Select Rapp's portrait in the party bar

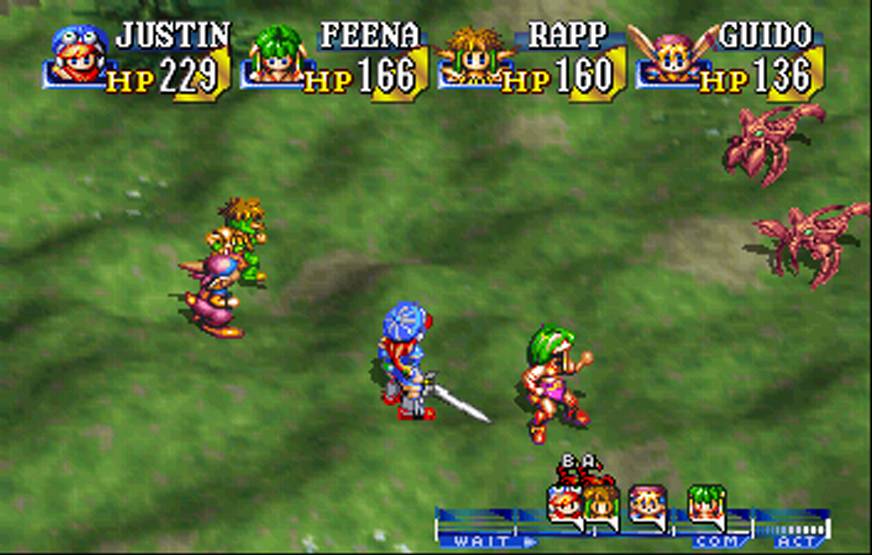pos(472,56)
